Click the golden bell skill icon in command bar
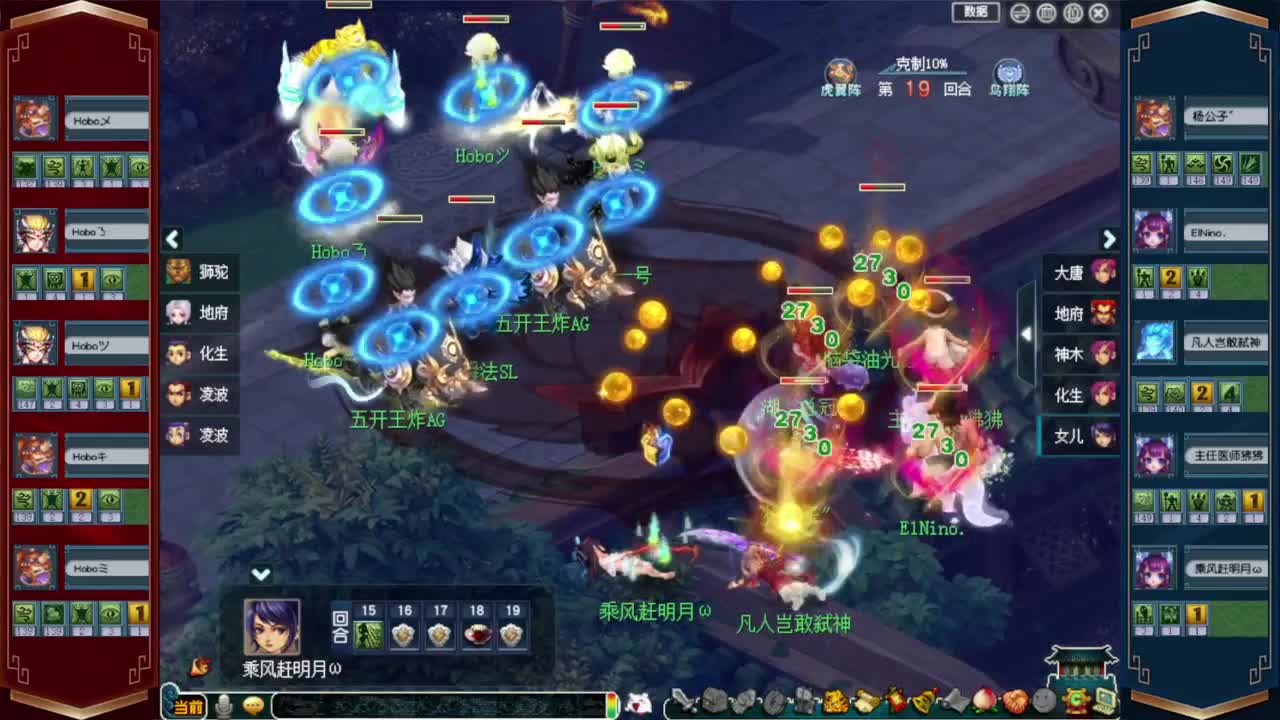Image resolution: width=1280 pixels, height=720 pixels. click(921, 700)
